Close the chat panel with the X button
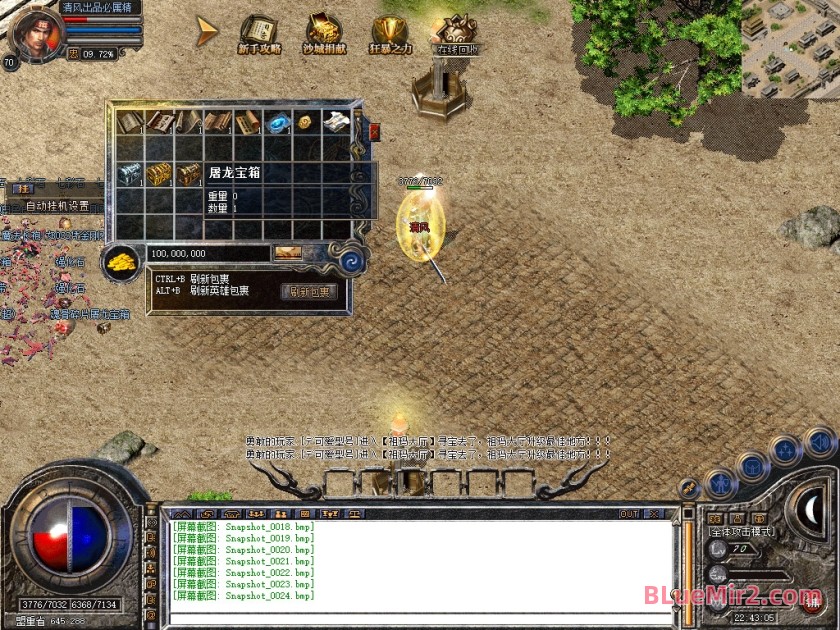 point(654,514)
